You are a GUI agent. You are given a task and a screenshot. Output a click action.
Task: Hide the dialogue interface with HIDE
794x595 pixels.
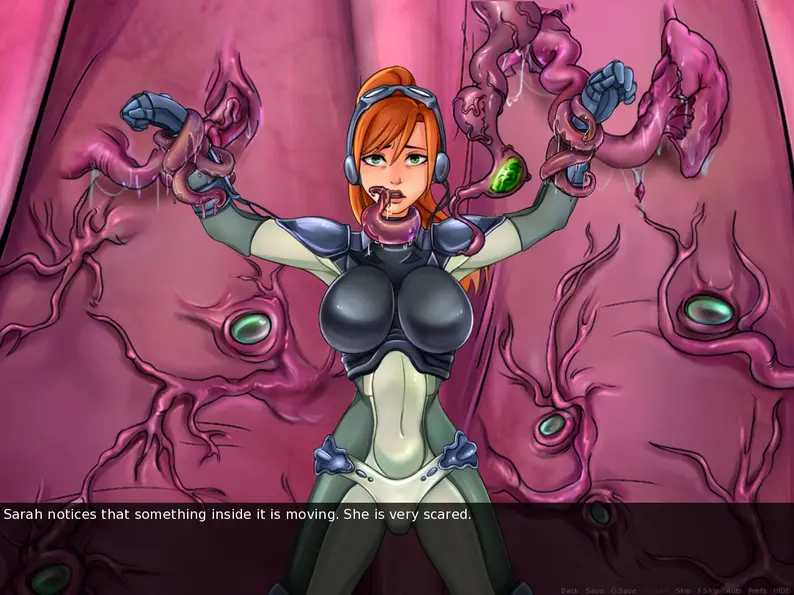[x=781, y=590]
